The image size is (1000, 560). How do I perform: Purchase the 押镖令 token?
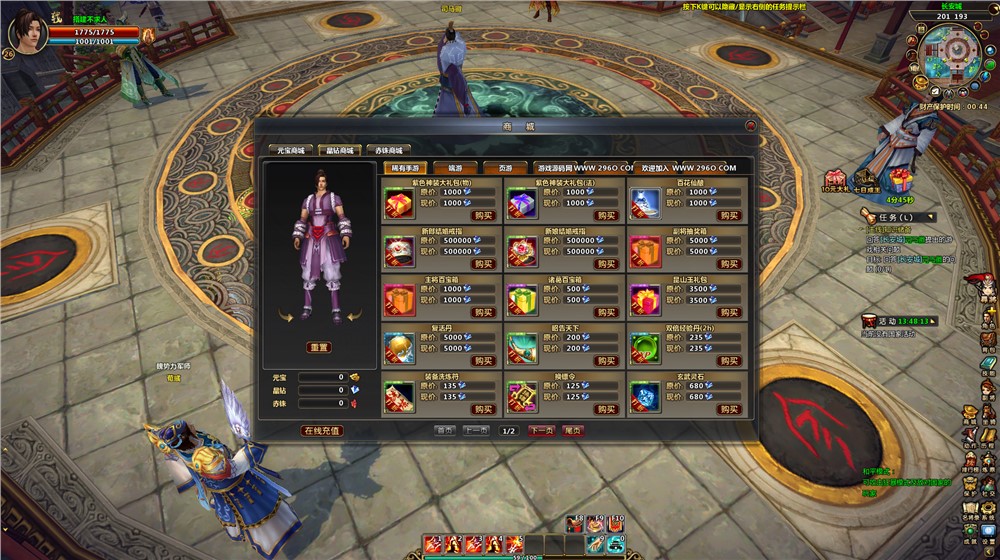point(606,409)
